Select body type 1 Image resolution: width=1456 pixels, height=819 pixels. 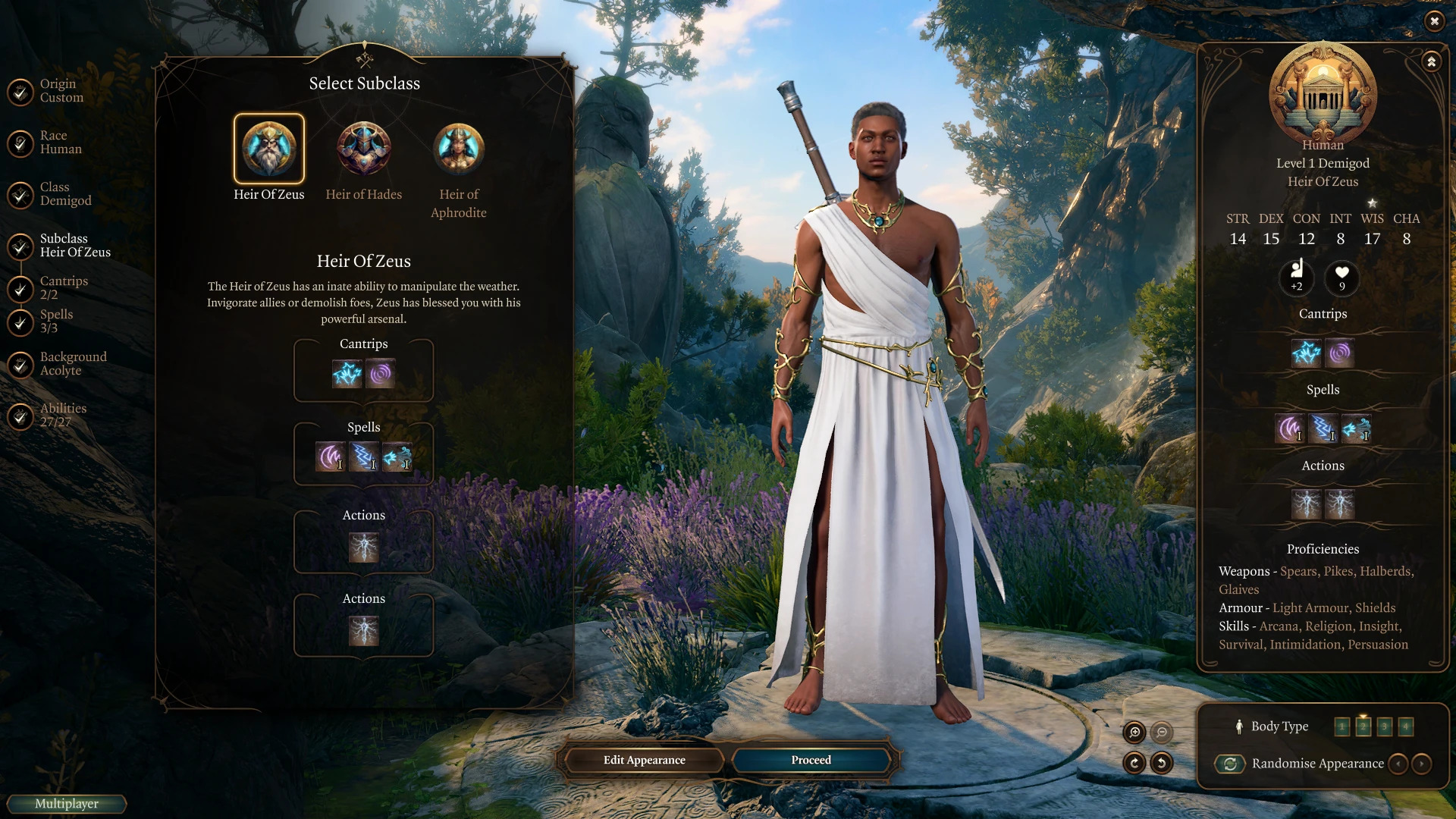click(1341, 726)
